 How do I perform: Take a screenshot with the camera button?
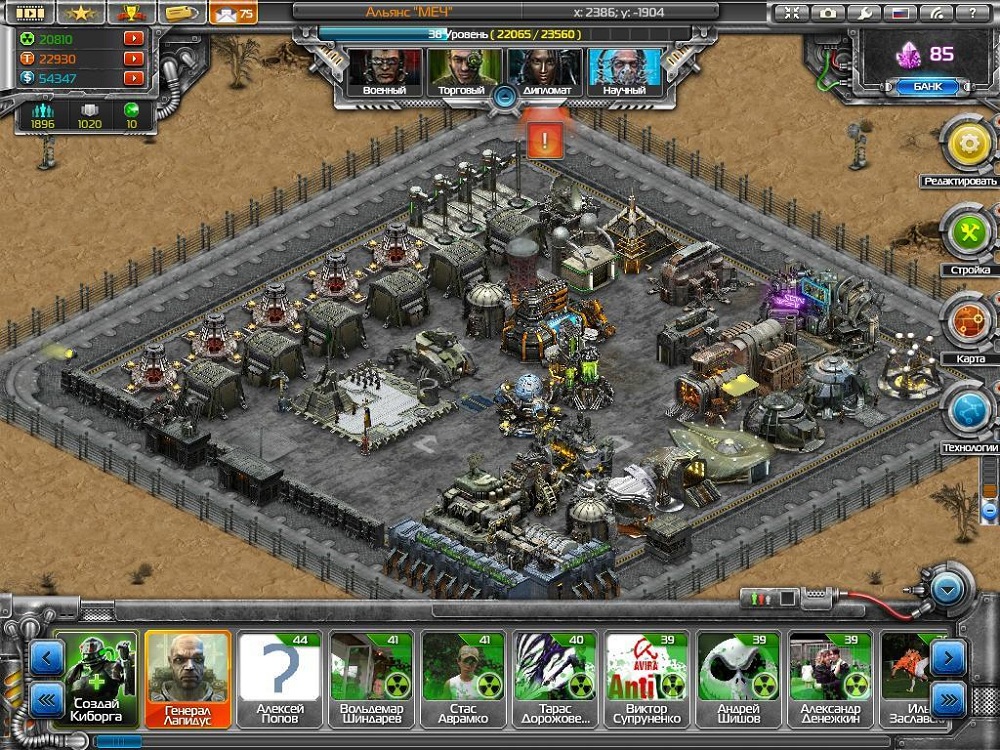[x=828, y=13]
